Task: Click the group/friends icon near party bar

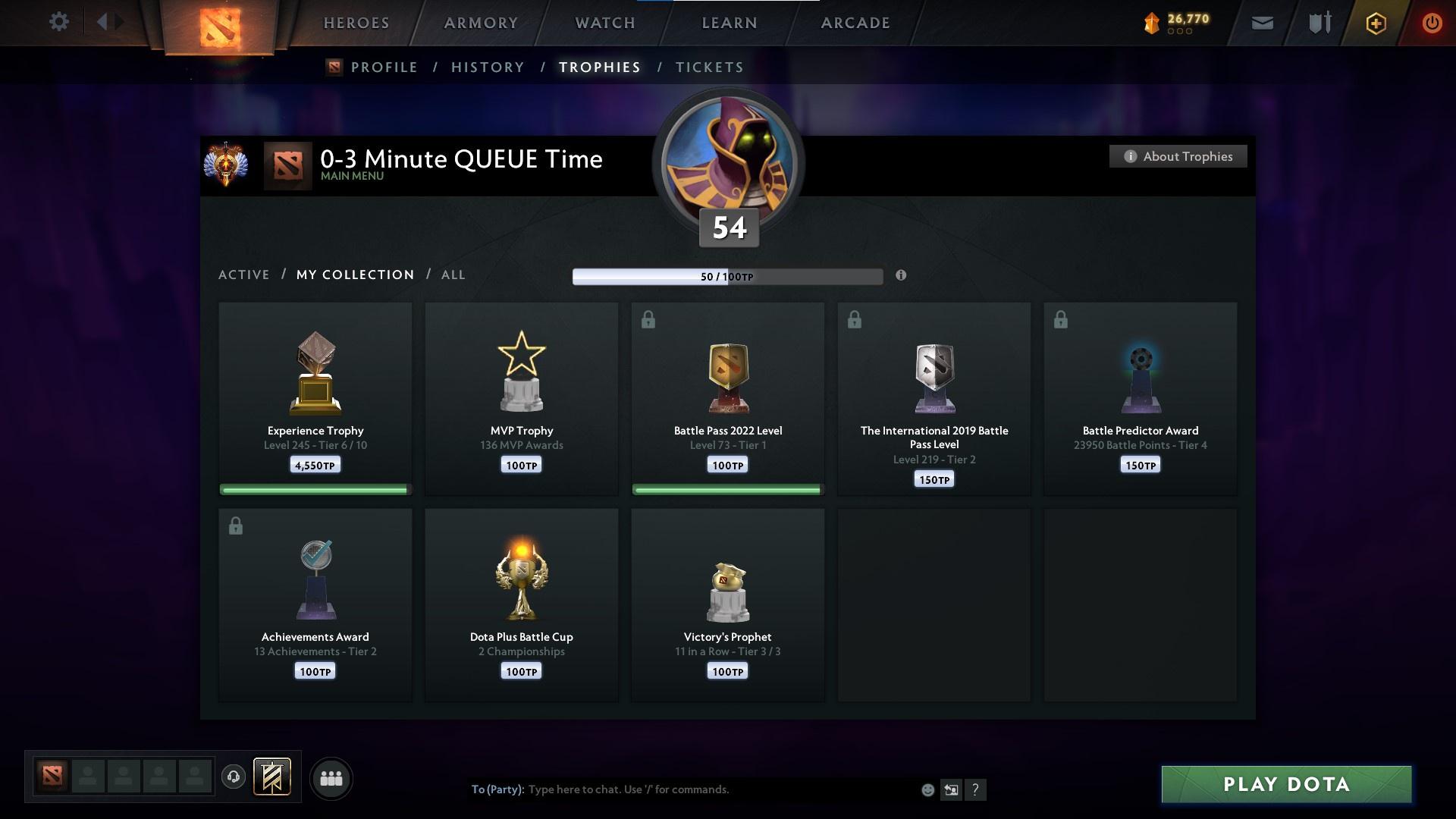Action: [x=331, y=778]
